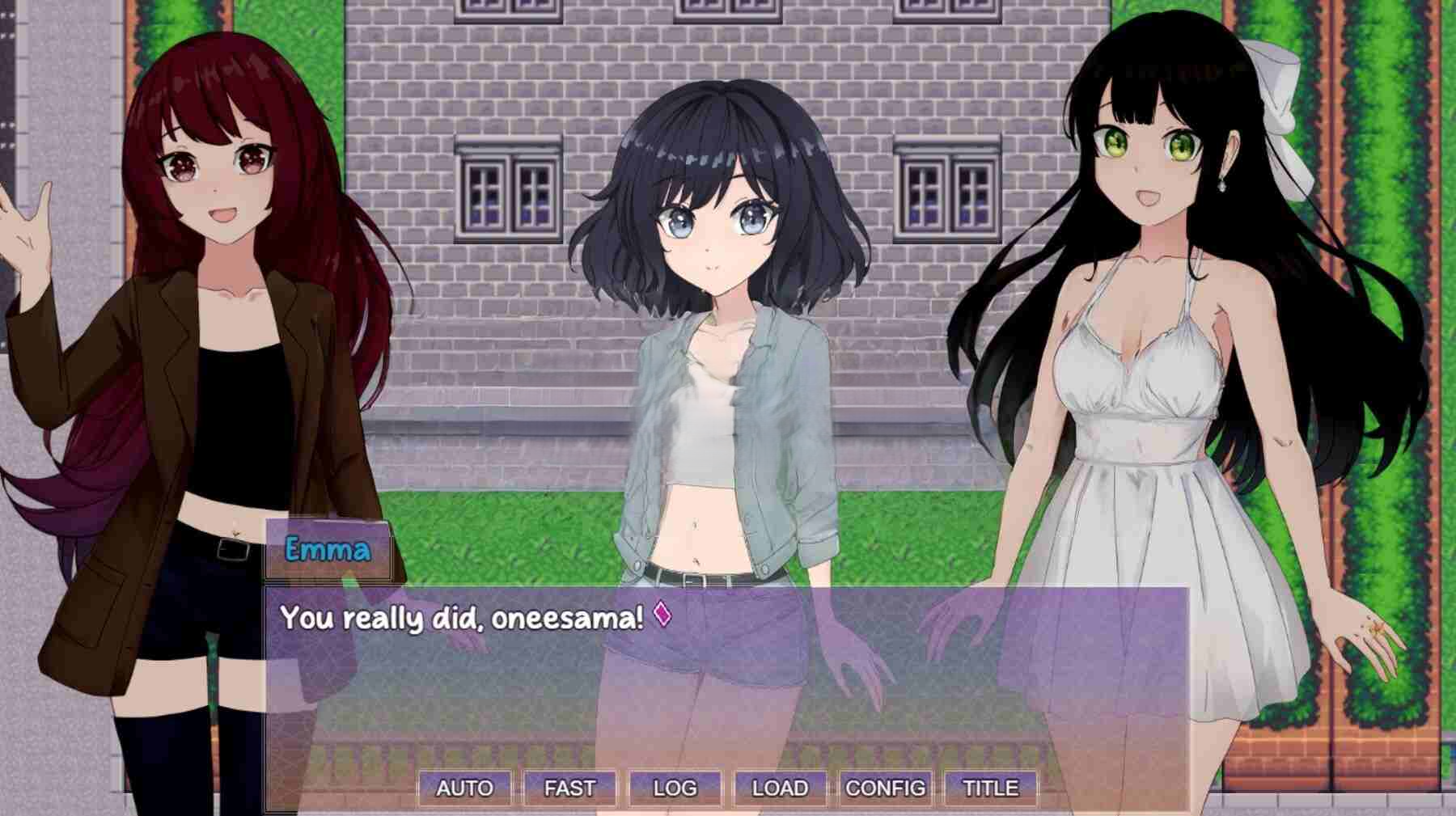The image size is (1456, 816).
Task: Open the LOAD game screen
Action: coord(780,788)
